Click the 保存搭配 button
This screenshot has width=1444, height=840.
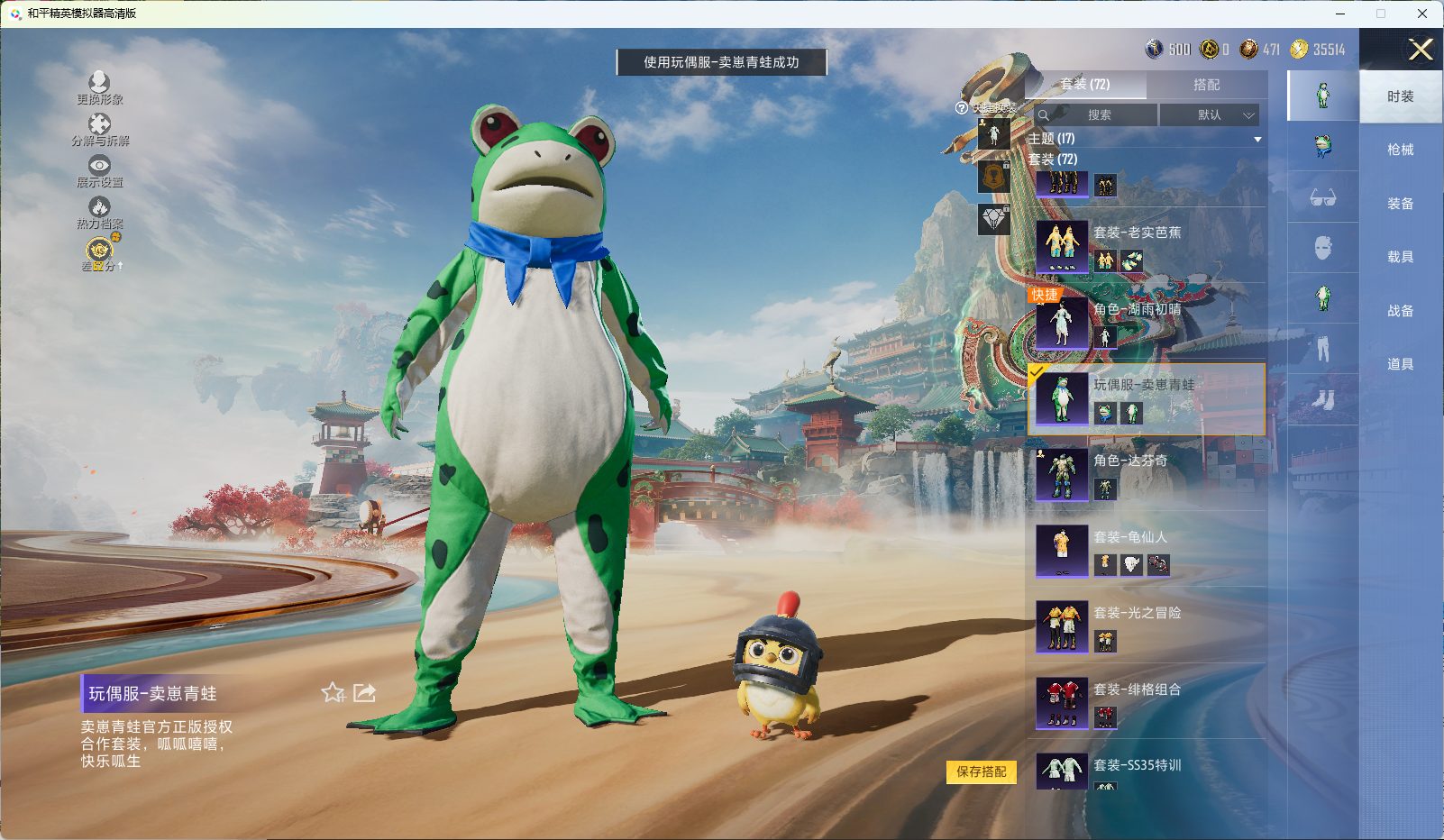point(981,772)
